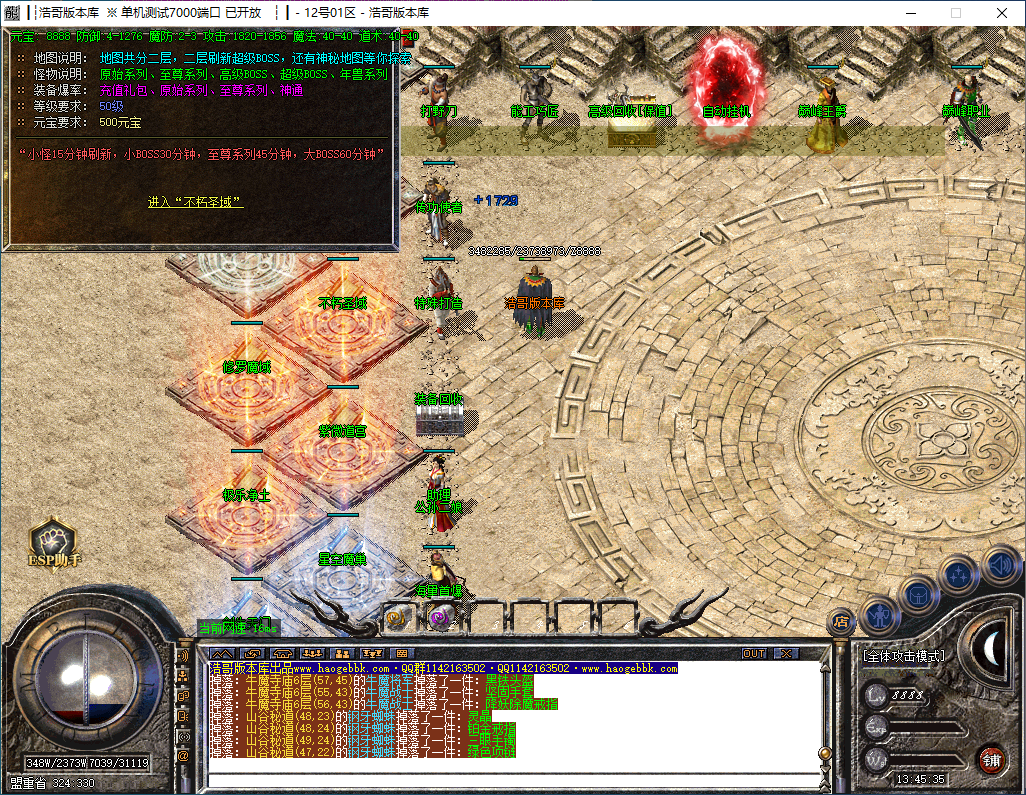Image resolution: width=1026 pixels, height=795 pixels.
Task: Select the purple swirl belt item
Action: pyautogui.click(x=439, y=619)
